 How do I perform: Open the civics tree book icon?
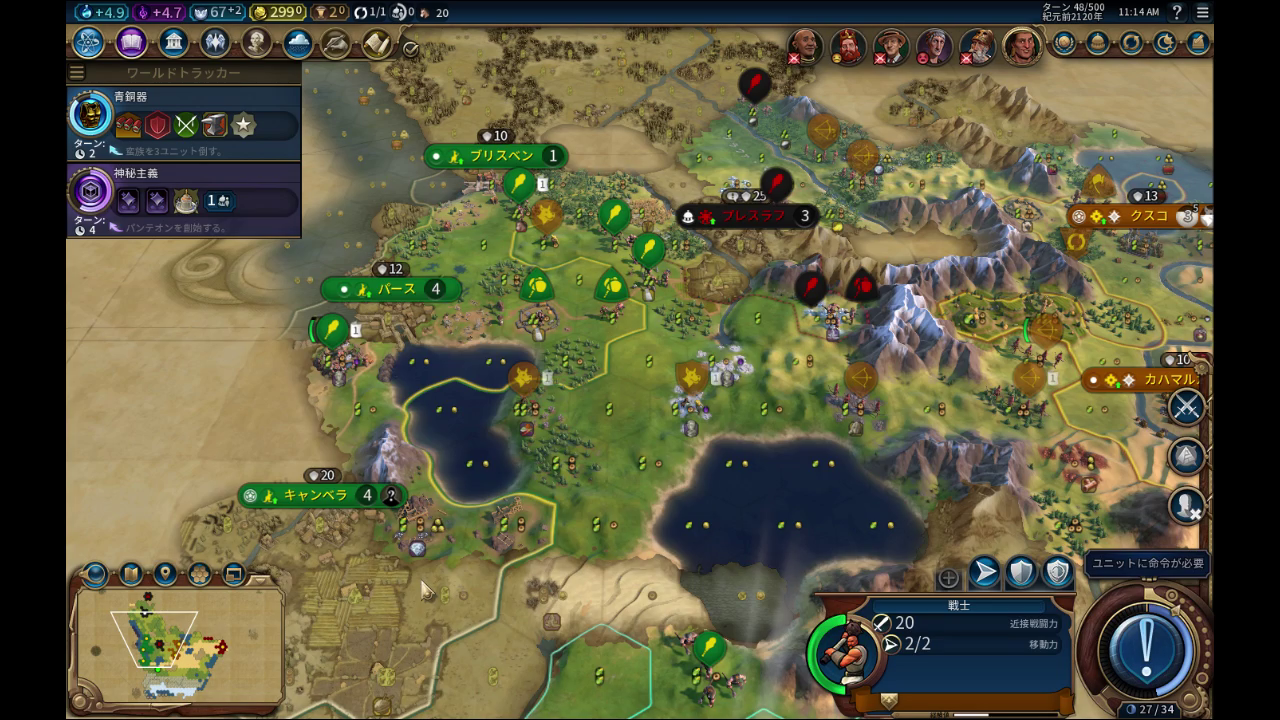tap(131, 43)
